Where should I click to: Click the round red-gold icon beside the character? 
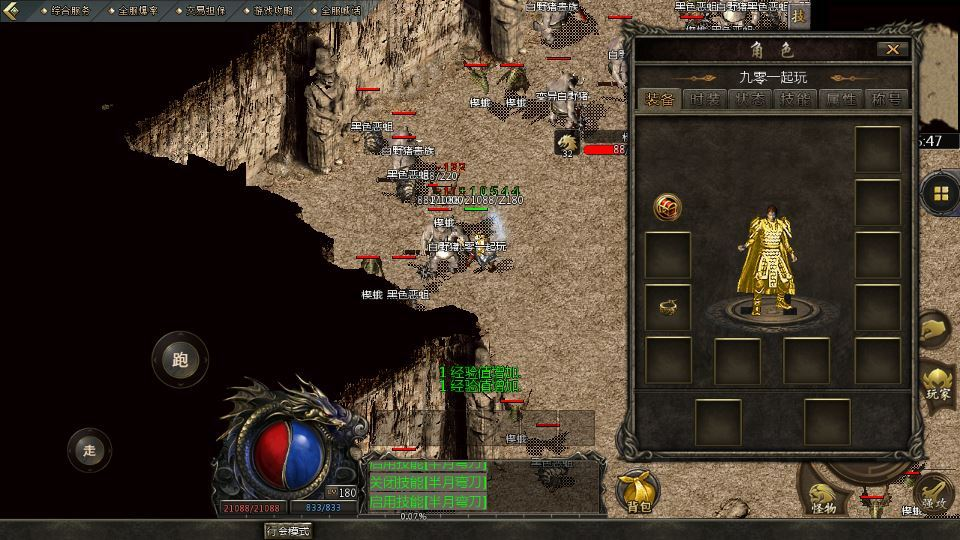click(667, 208)
